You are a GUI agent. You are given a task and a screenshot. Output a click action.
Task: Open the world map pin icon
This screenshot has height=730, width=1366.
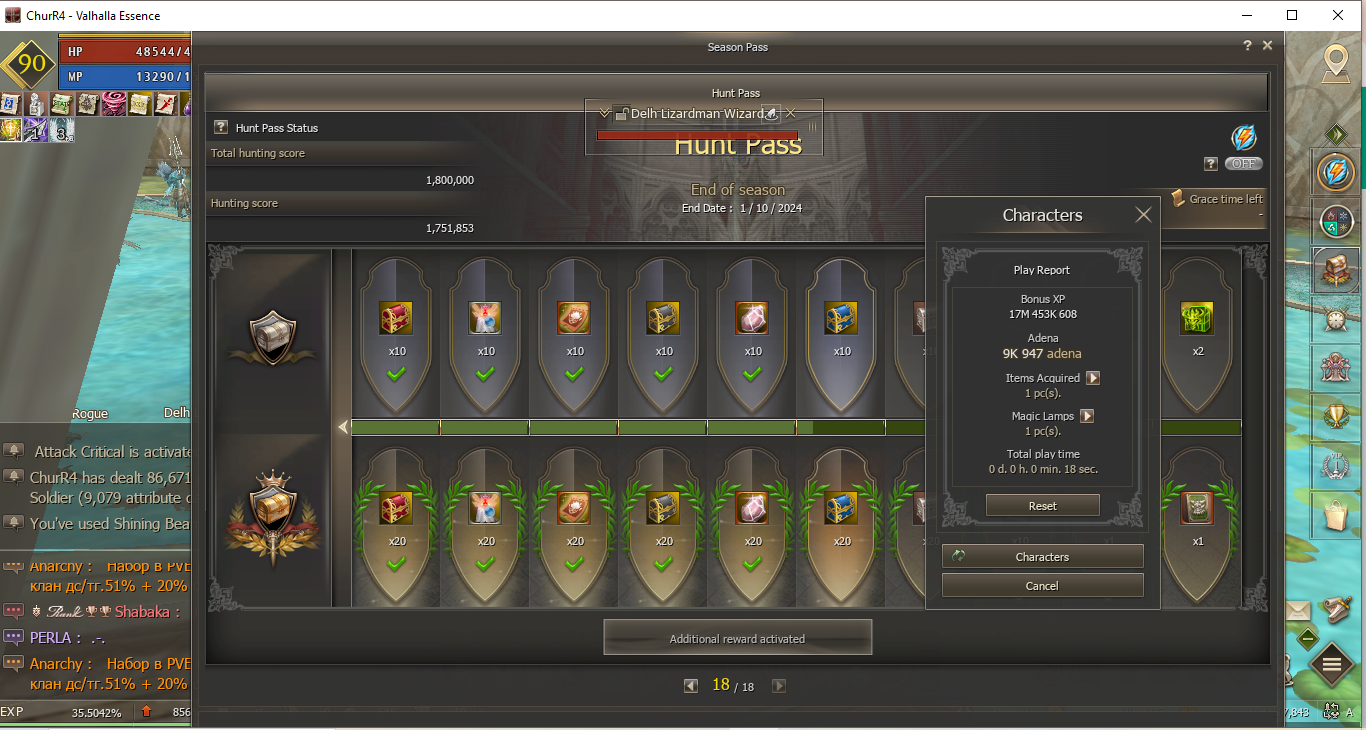coord(1333,63)
